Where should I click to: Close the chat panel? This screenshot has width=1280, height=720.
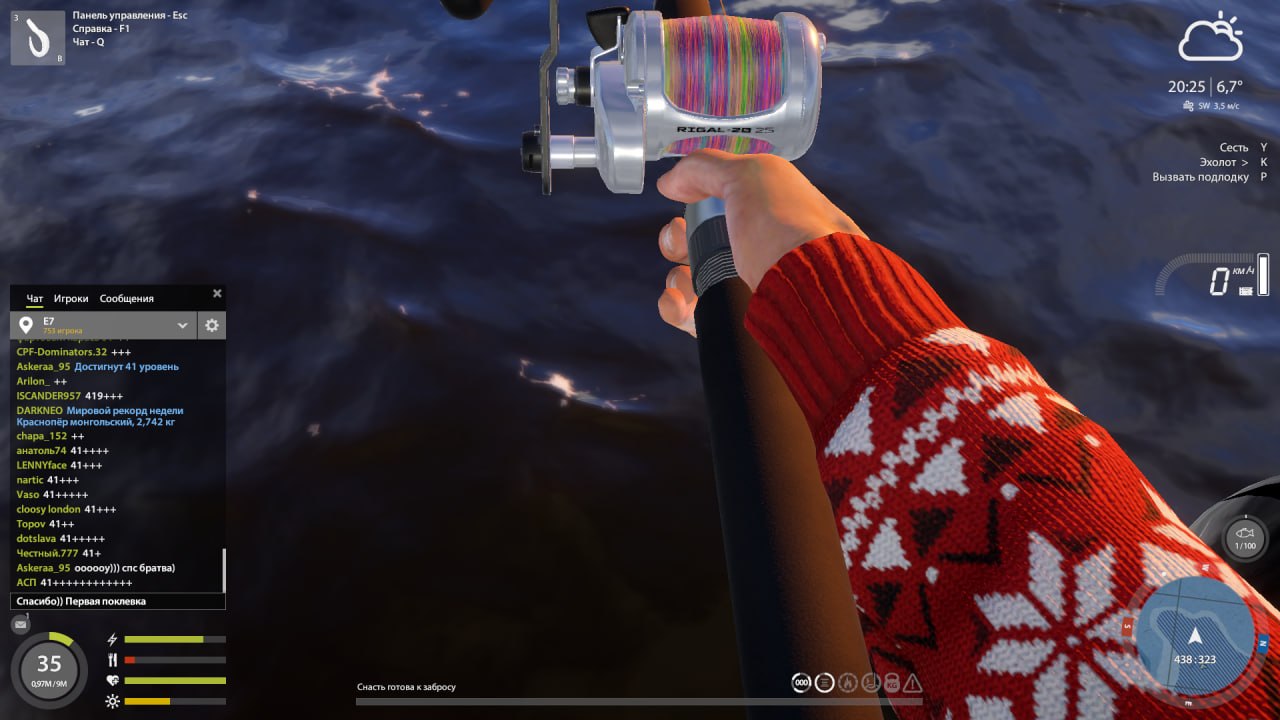click(217, 294)
